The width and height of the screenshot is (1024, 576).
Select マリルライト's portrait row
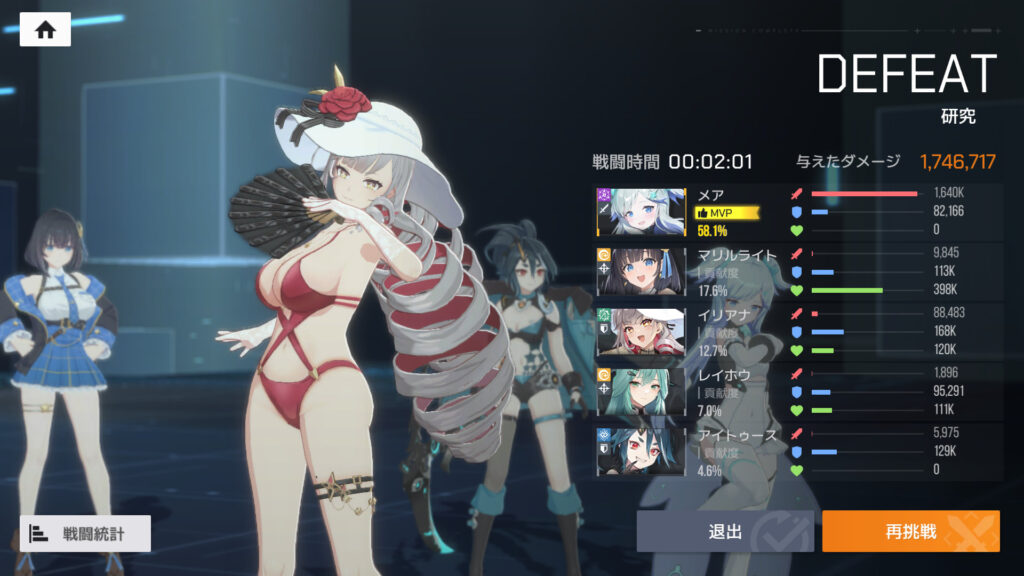[x=642, y=271]
